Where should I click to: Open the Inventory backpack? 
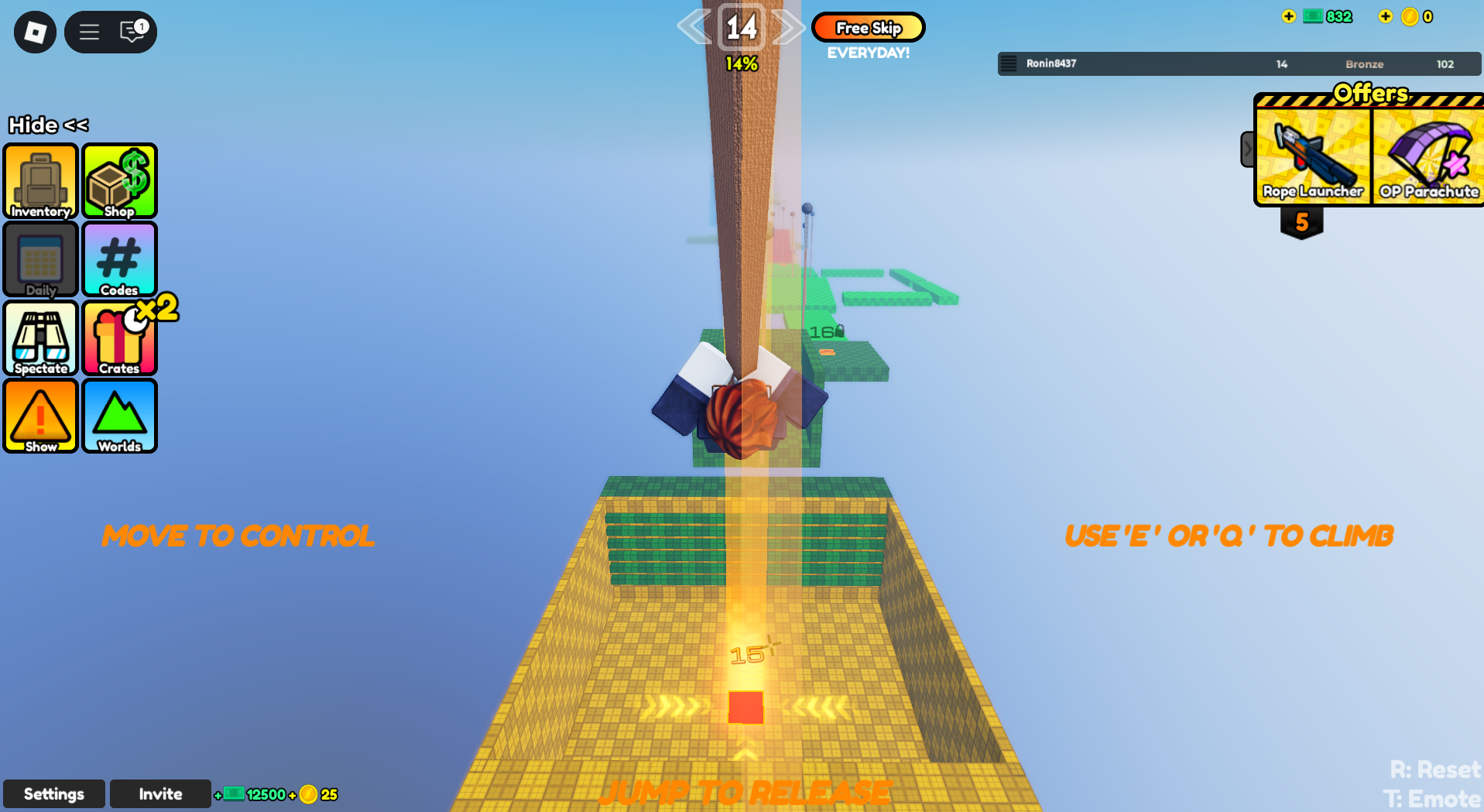tap(41, 181)
